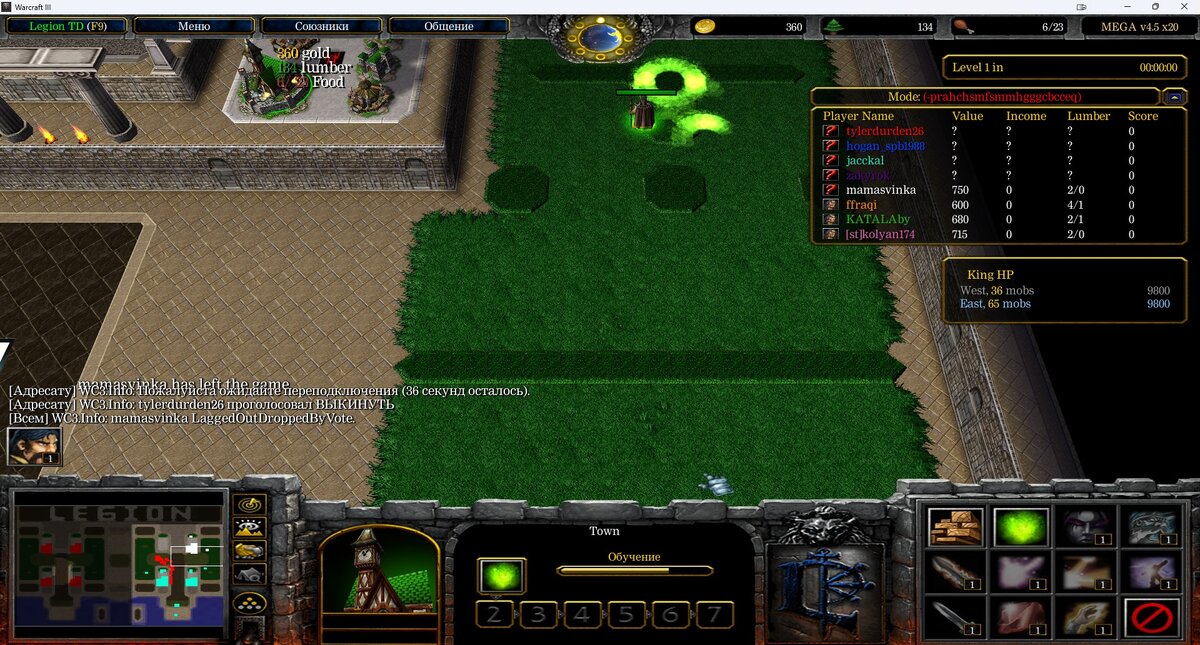Click the day-night clock indicator
Viewport: 1200px width, 645px height.
(x=601, y=38)
